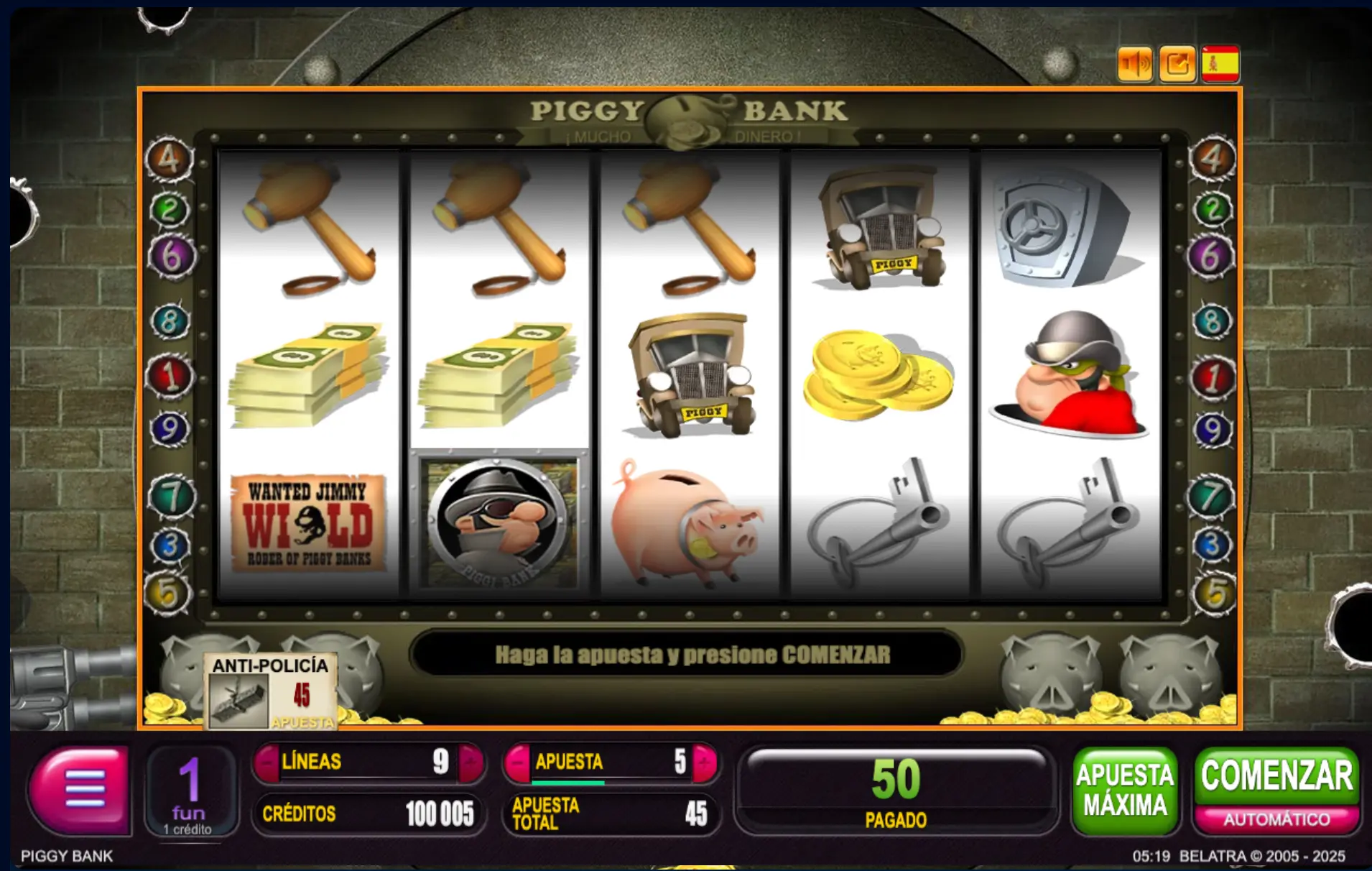Activate AUTOMÁTICO auto-spin mode
This screenshot has height=871, width=1372.
click(1276, 819)
